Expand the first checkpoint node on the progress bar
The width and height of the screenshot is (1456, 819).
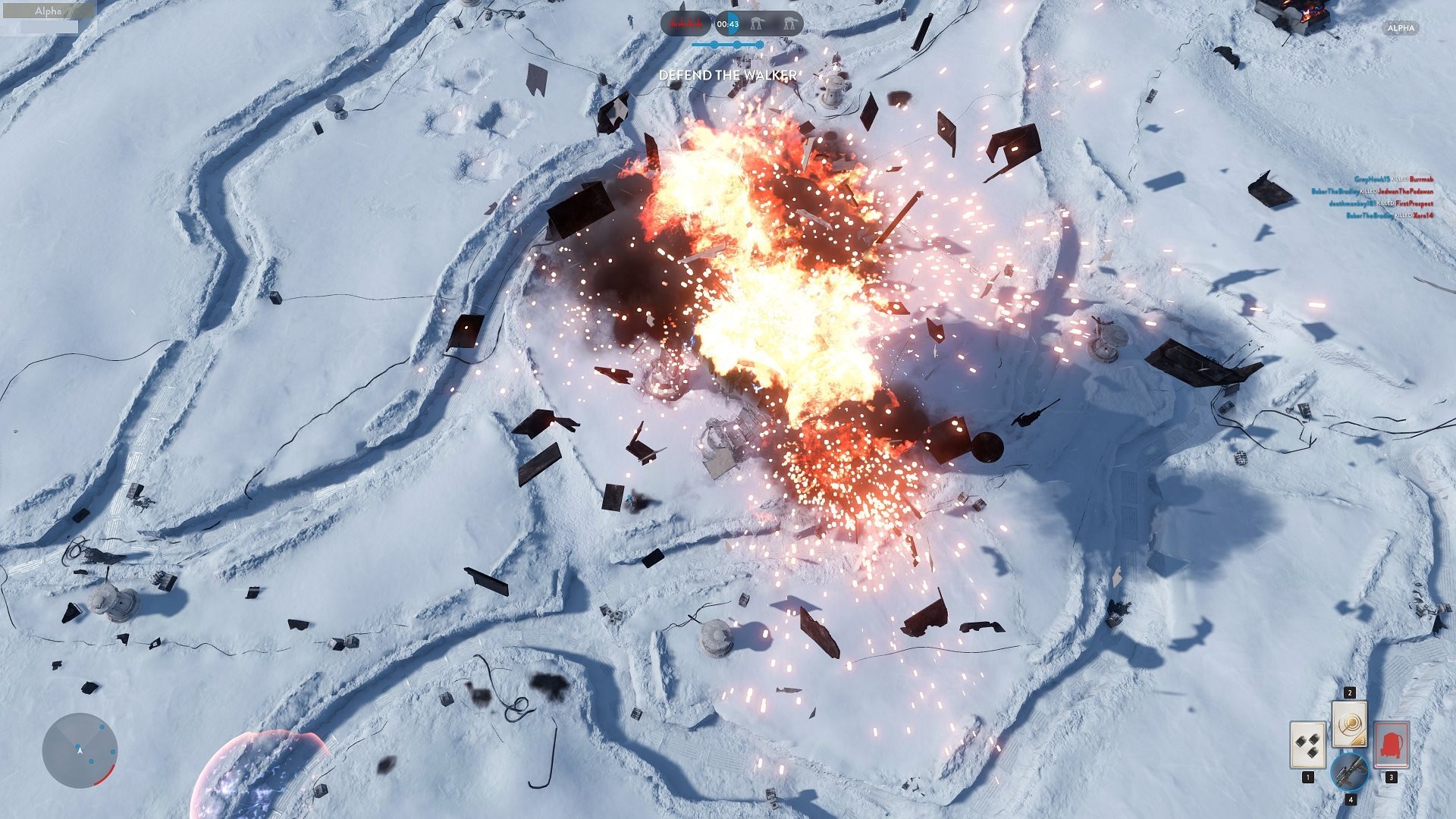click(713, 45)
